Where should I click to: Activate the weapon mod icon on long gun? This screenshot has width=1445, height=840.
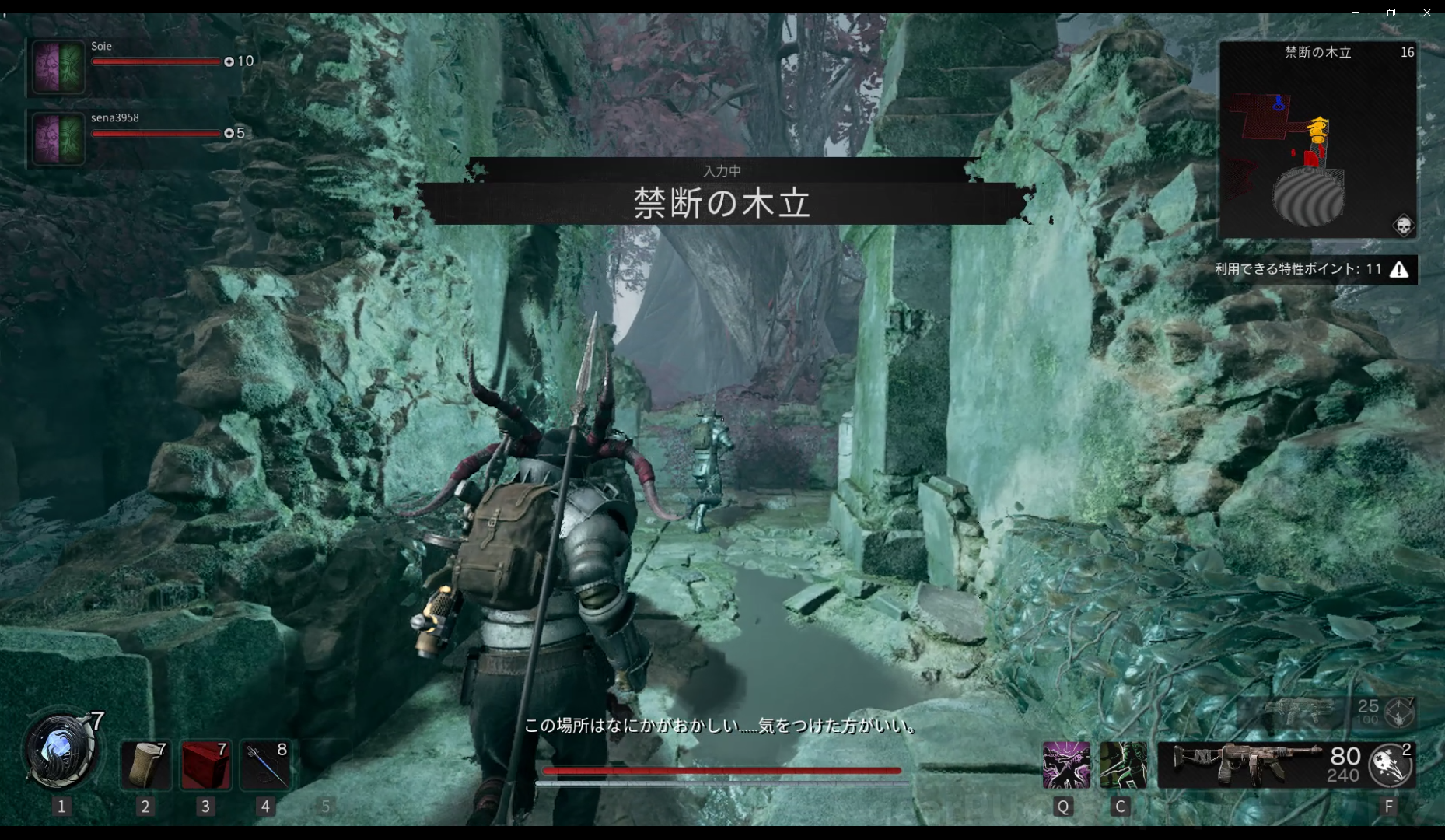pyautogui.click(x=1391, y=765)
